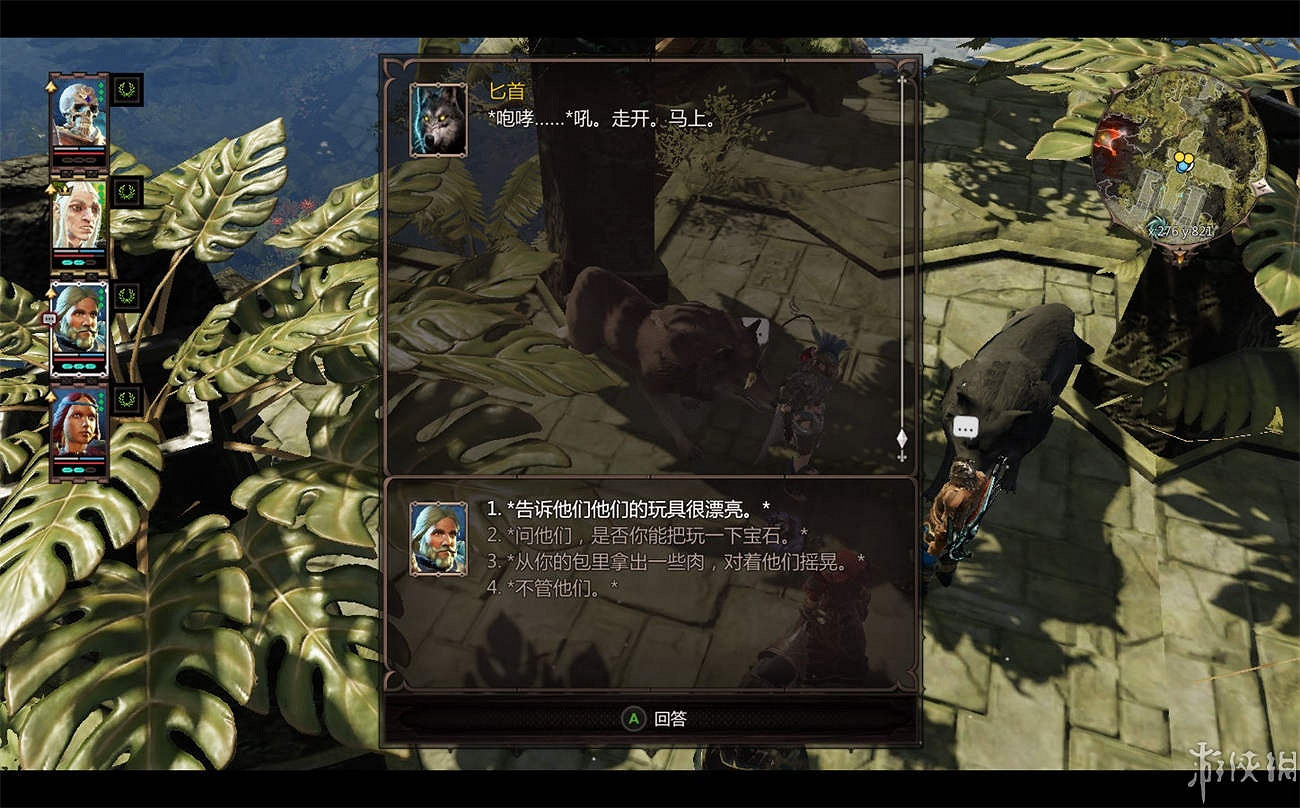
Task: Click the laurel wreath icon beside the skeleton portrait
Action: [127, 91]
